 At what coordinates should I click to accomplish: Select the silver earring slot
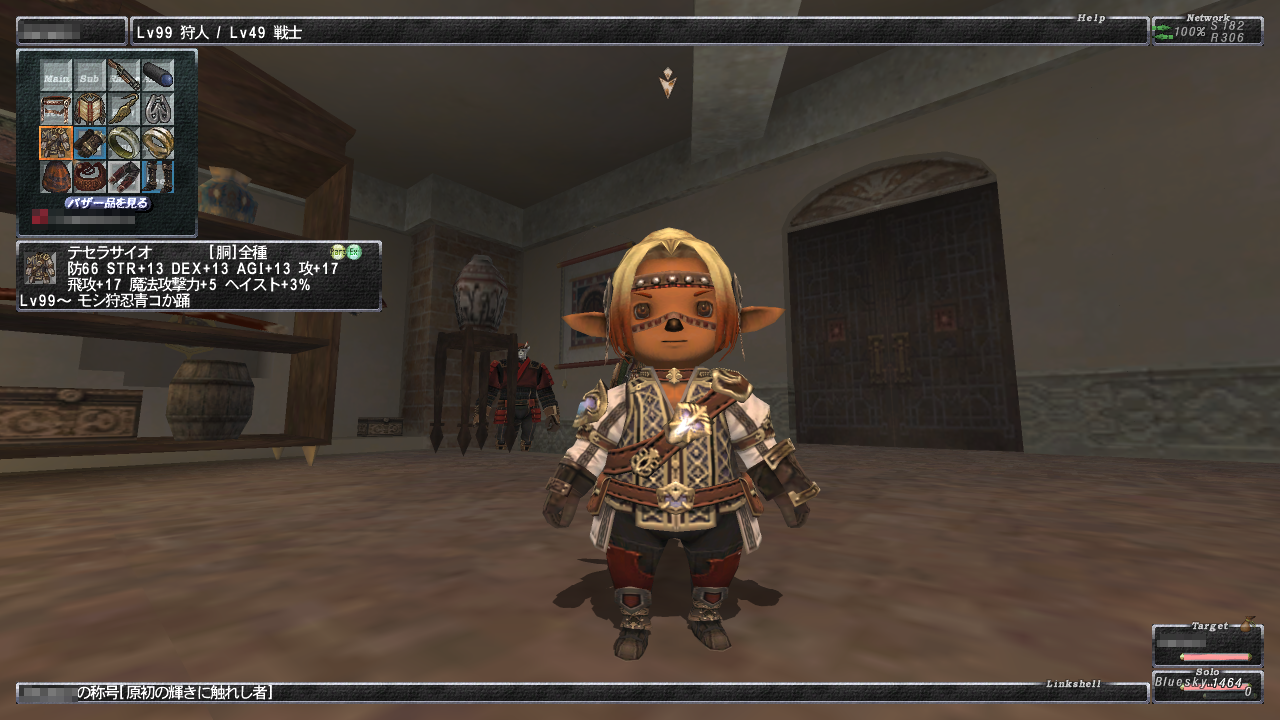point(157,109)
